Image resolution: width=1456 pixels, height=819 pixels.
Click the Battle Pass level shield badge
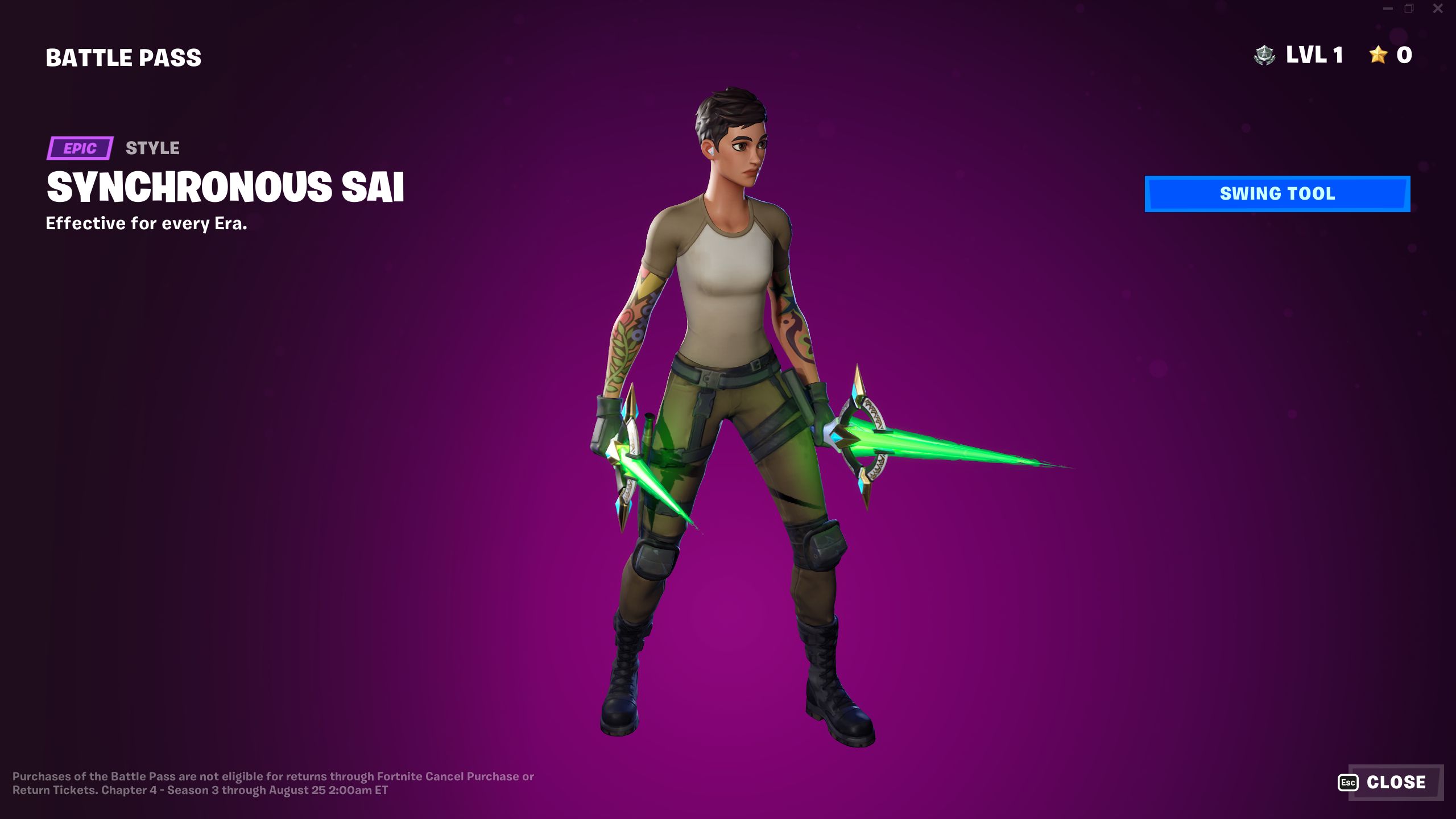[x=1265, y=55]
